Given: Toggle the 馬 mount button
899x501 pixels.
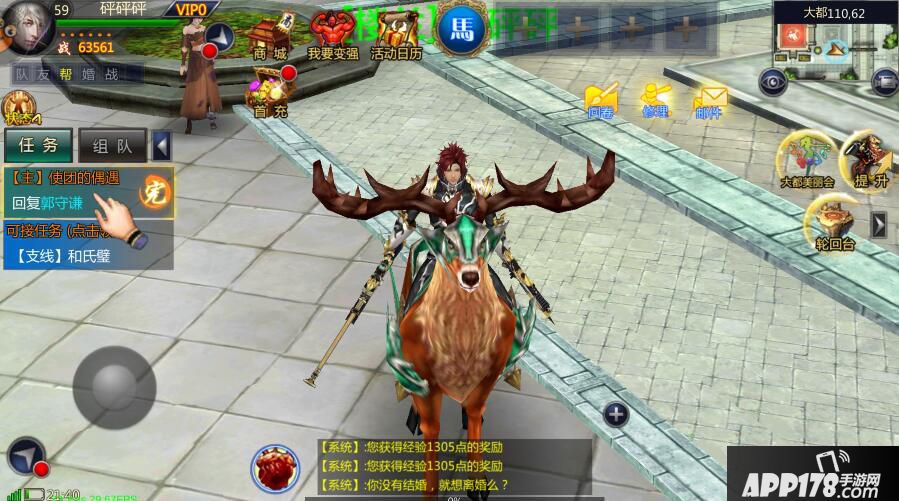Looking at the screenshot, I should point(462,27).
